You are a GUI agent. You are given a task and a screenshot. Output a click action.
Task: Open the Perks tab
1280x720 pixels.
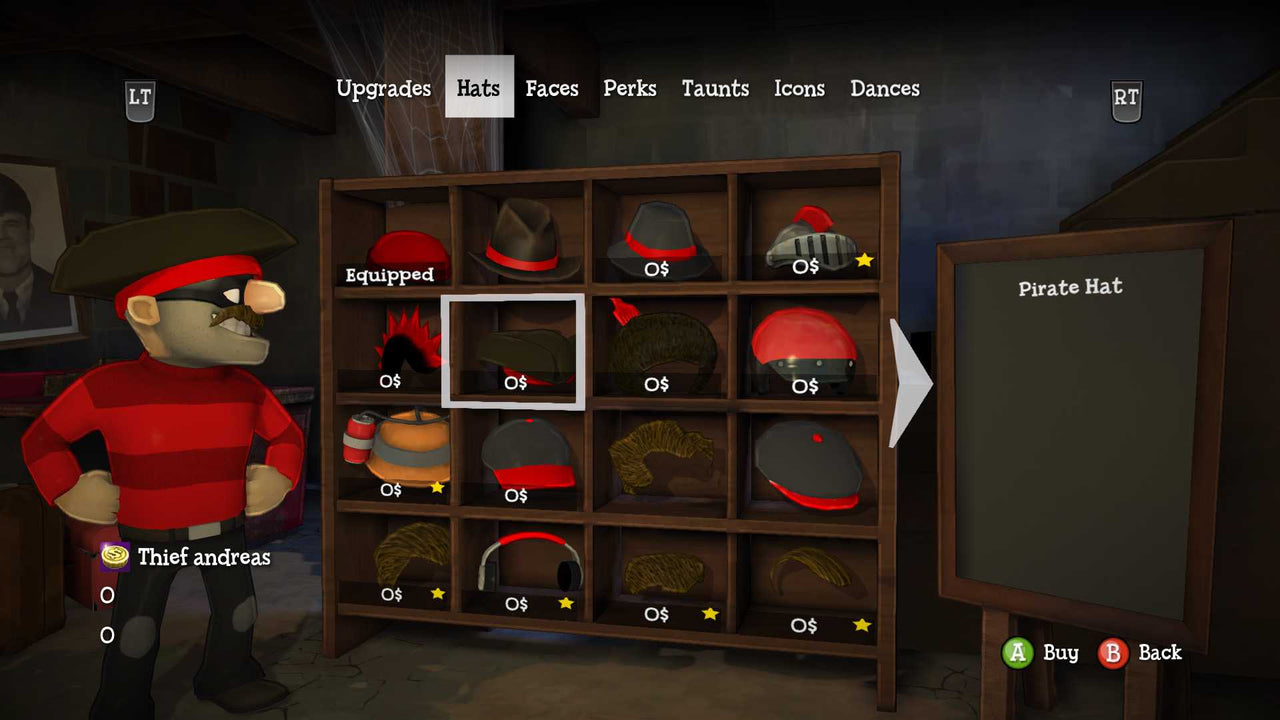tap(629, 88)
